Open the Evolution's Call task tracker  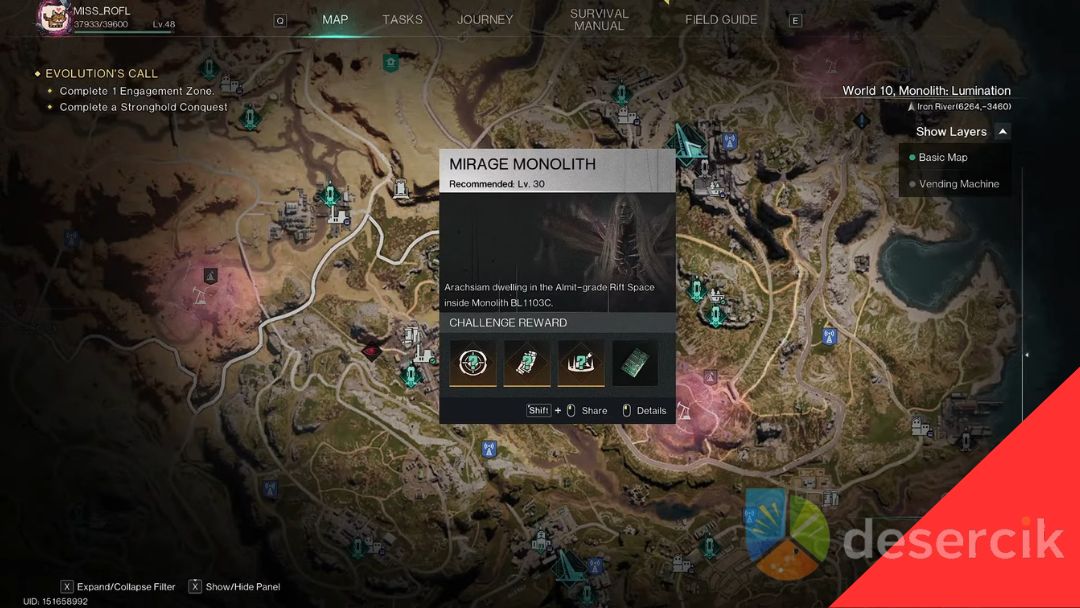coord(101,74)
